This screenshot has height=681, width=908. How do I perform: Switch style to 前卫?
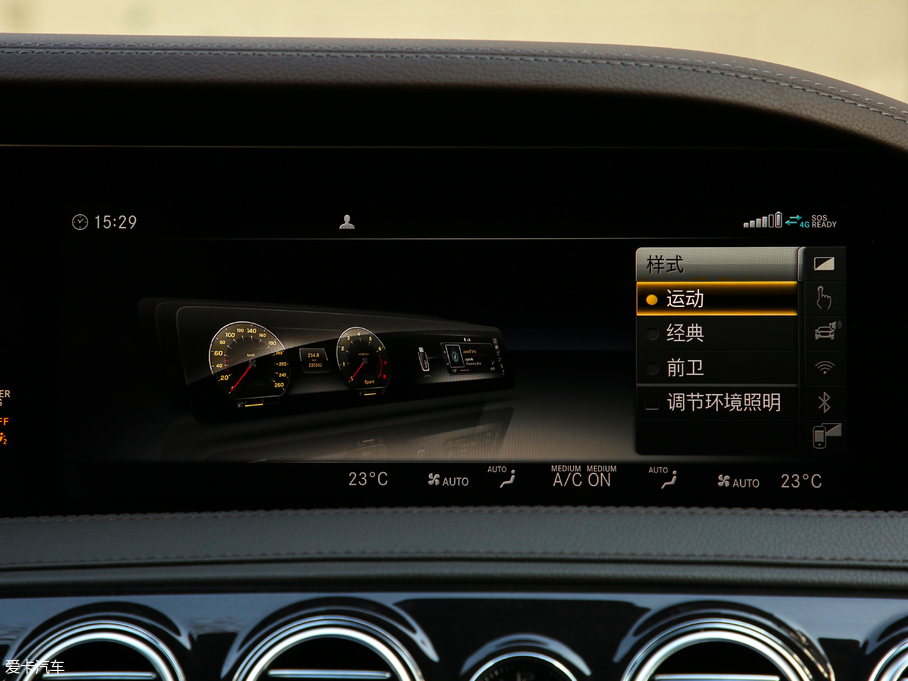pyautogui.click(x=716, y=368)
